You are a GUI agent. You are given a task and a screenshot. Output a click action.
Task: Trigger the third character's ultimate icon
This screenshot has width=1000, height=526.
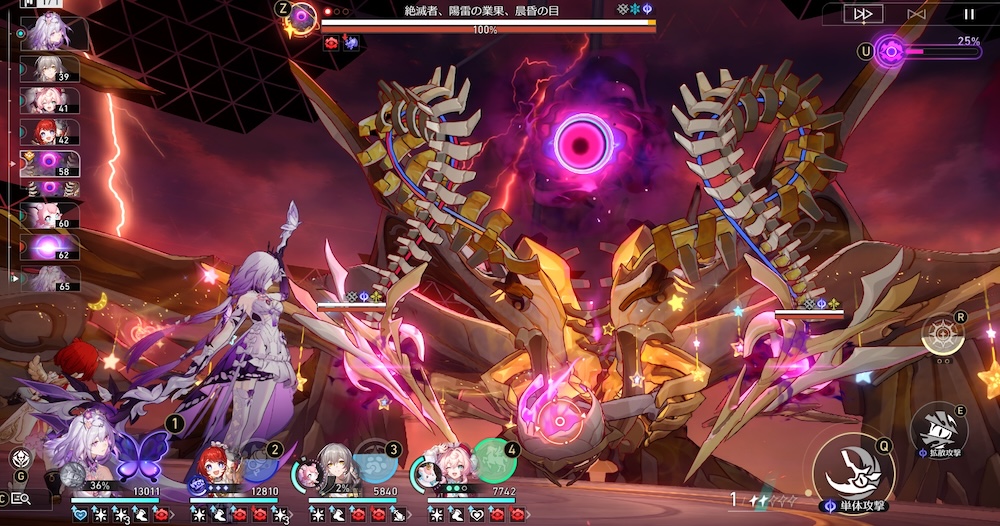coord(375,462)
